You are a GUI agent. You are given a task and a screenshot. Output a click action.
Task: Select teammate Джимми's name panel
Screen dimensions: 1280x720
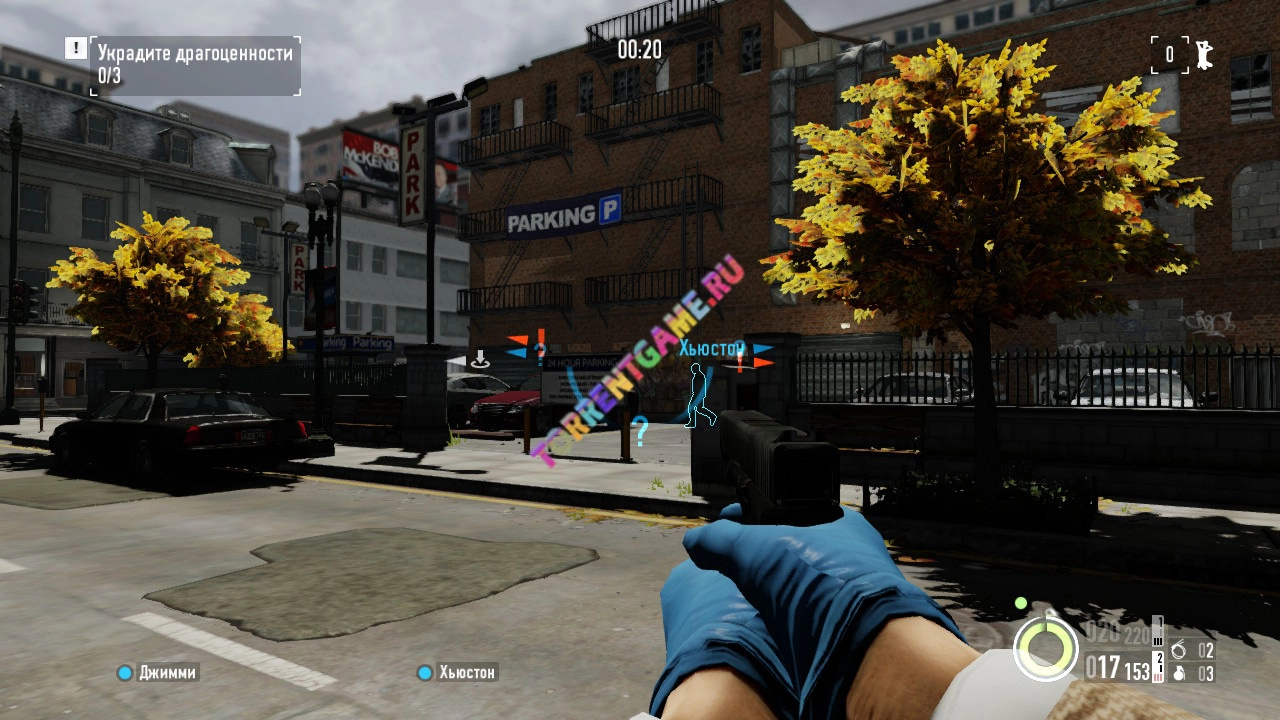(158, 673)
